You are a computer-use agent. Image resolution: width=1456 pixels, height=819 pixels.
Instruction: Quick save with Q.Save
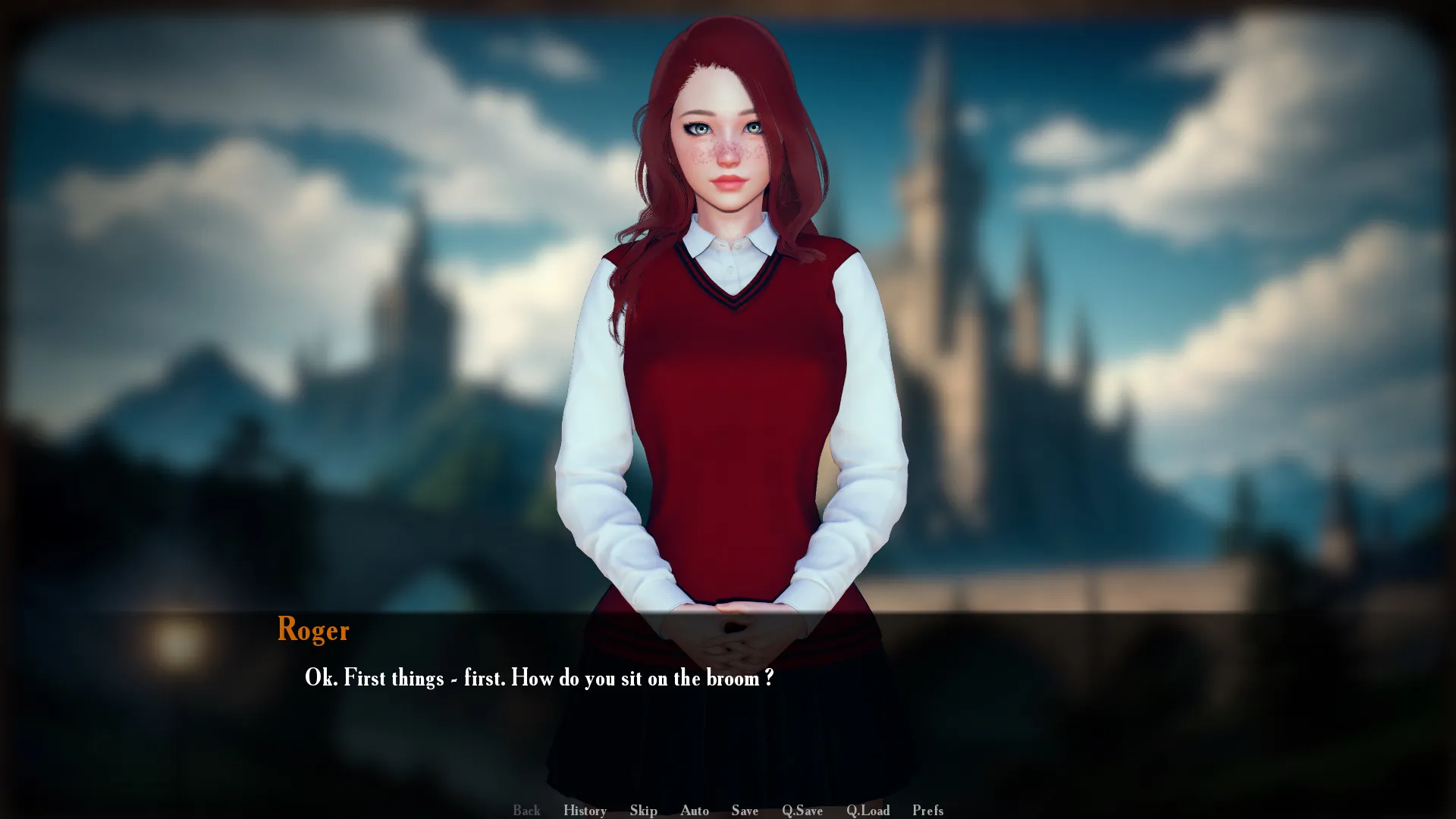coord(802,810)
